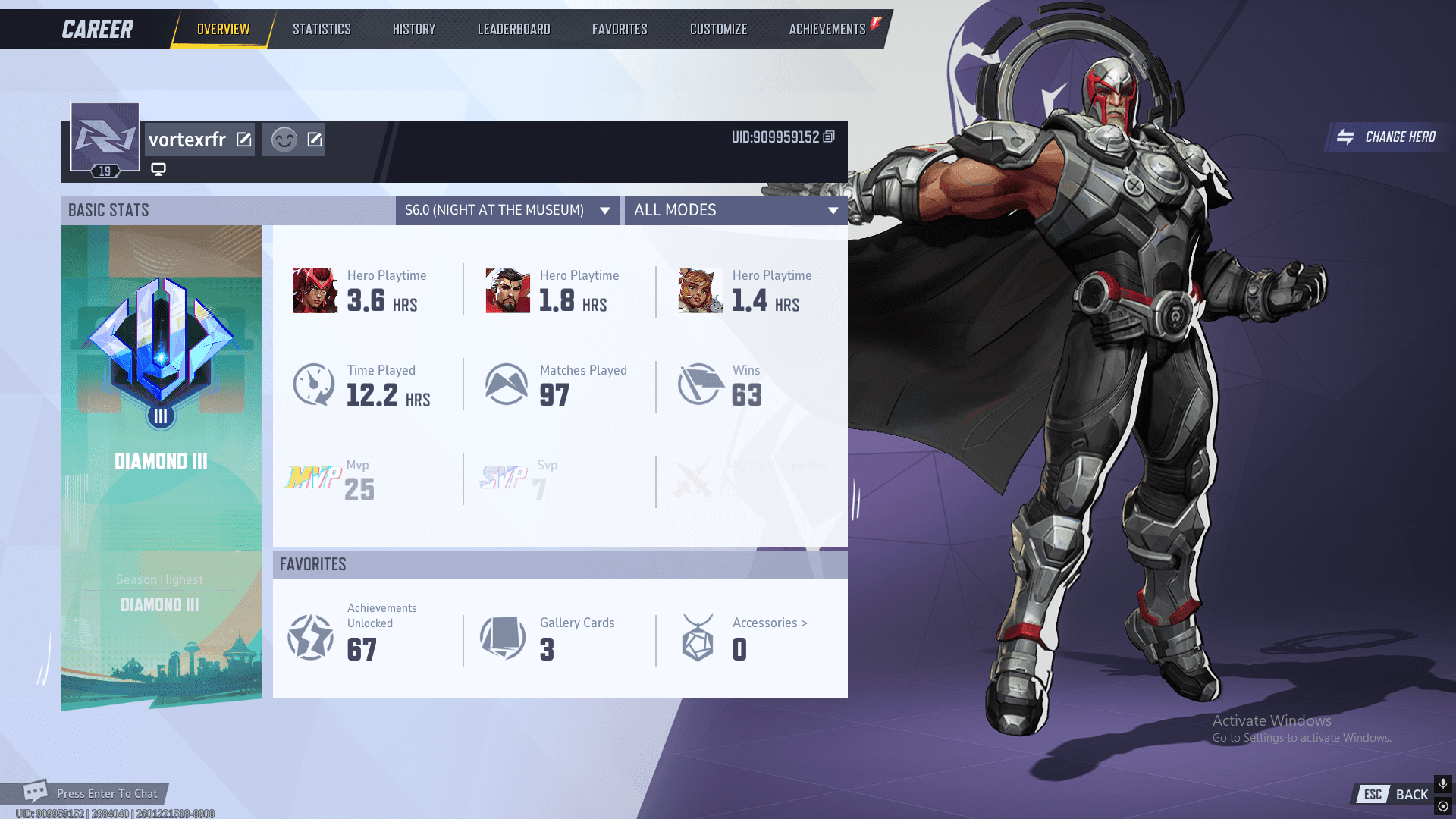Open the S6.0 (NIGHT AT THE MUSEUM) season dropdown
The width and height of the screenshot is (1456, 819).
507,210
